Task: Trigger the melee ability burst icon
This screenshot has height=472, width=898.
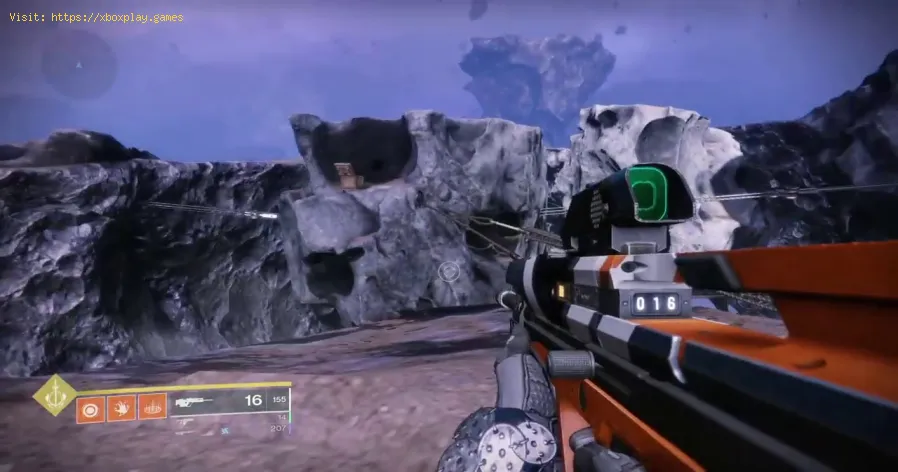Action: [x=121, y=407]
